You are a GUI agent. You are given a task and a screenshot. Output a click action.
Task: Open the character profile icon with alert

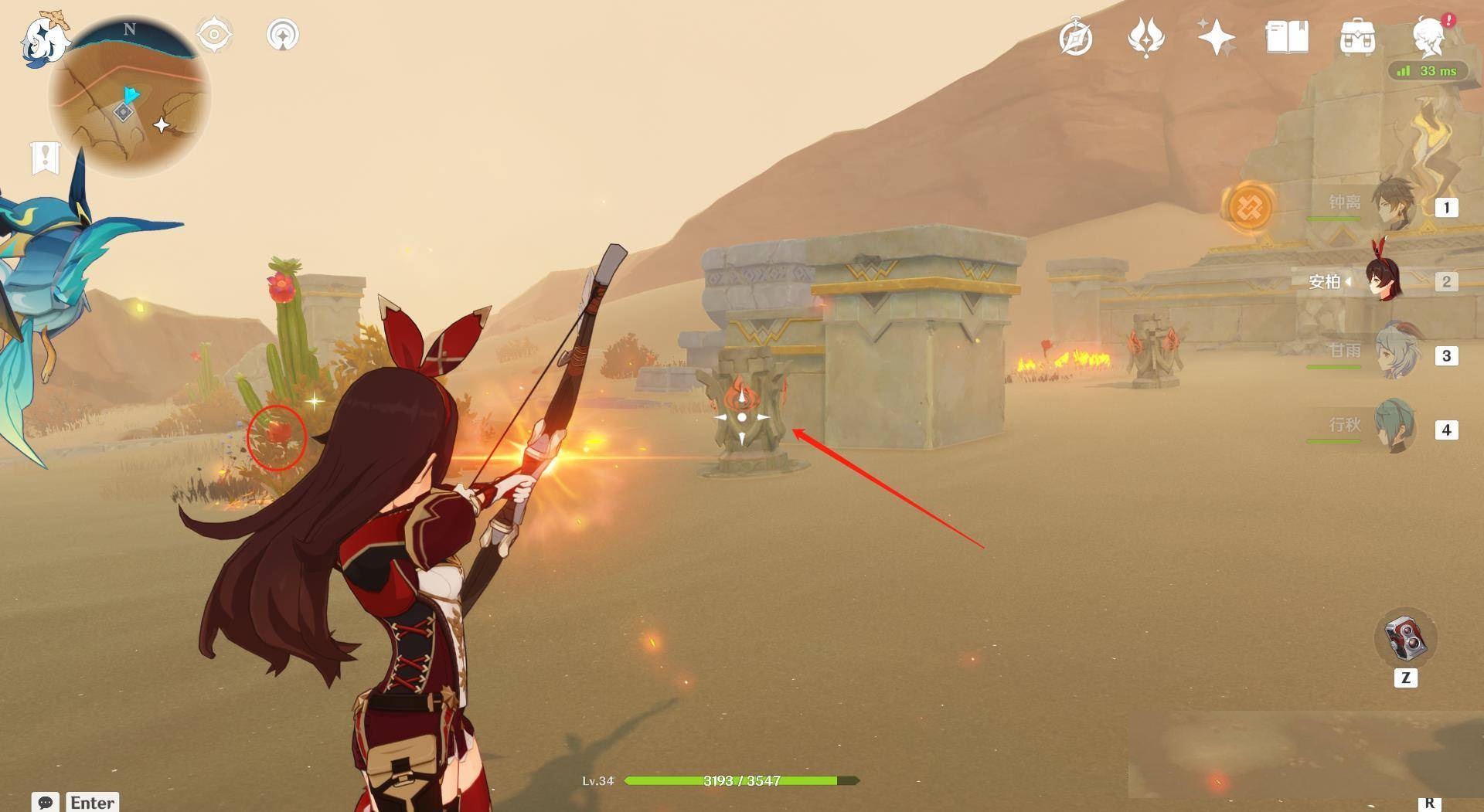pyautogui.click(x=1429, y=36)
